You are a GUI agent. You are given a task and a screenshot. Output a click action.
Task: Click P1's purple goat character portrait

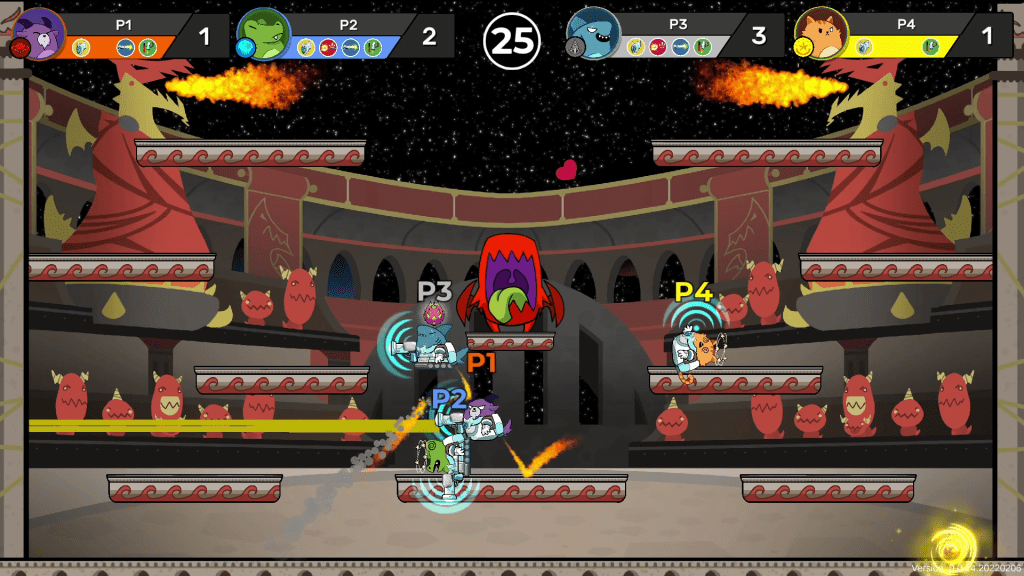[x=40, y=30]
